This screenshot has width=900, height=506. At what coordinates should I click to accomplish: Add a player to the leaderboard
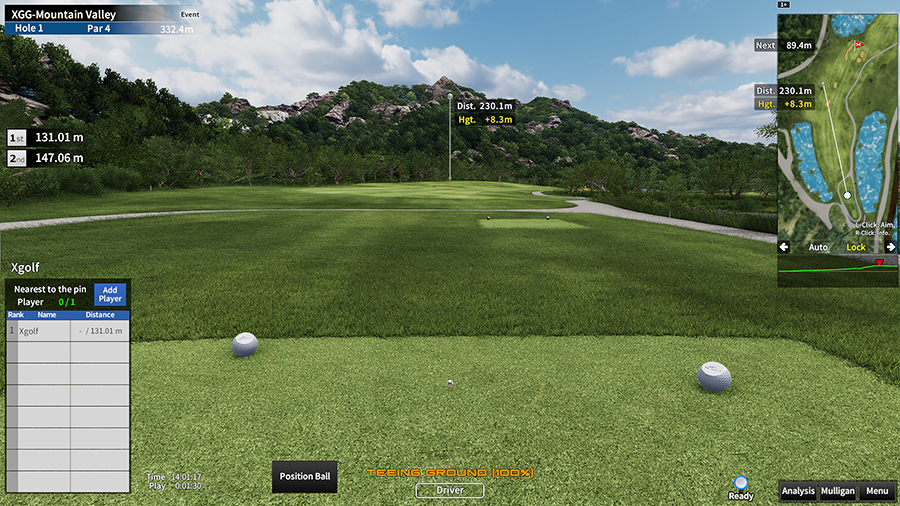pos(110,294)
